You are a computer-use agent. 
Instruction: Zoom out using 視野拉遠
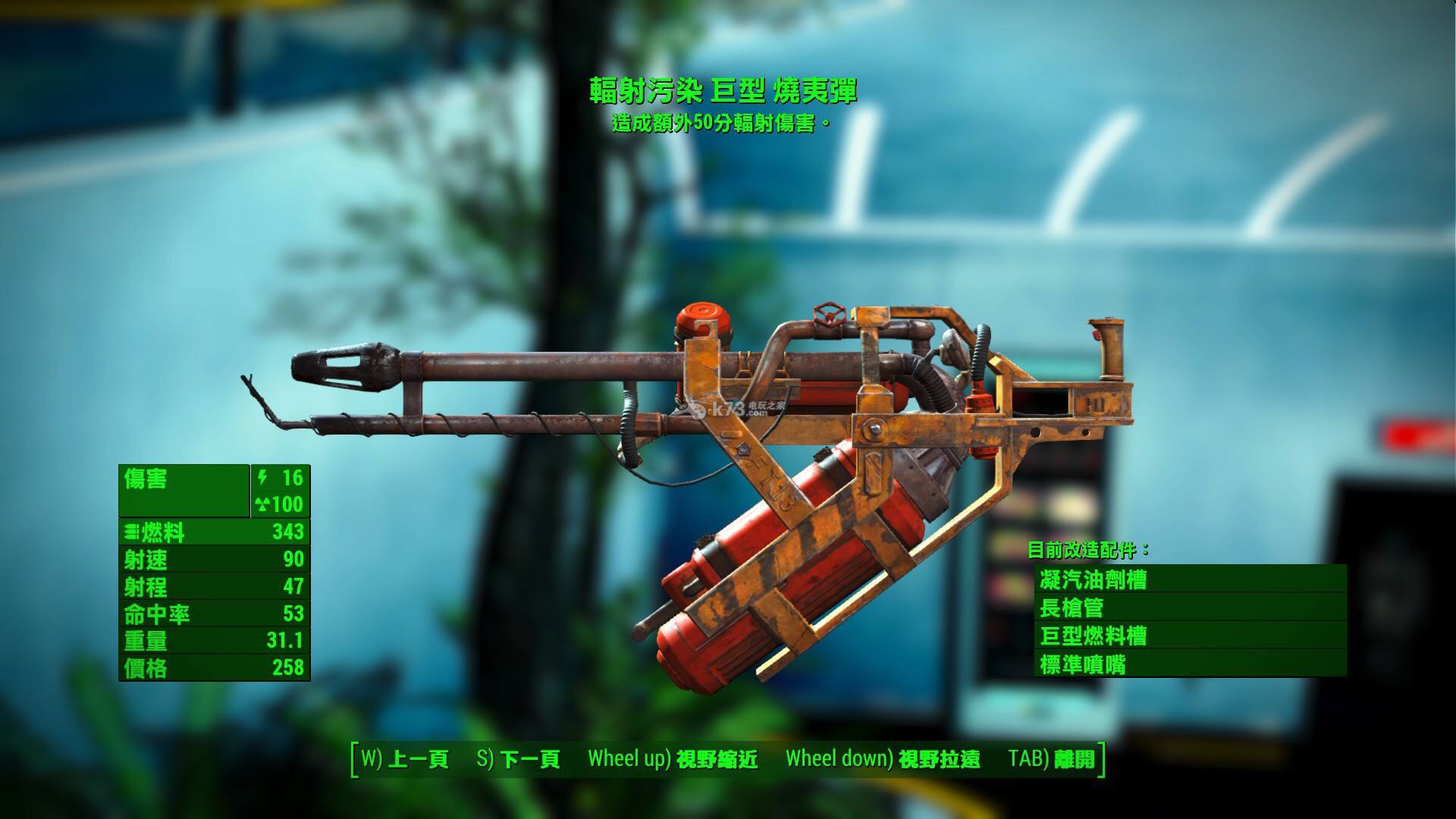[x=883, y=758]
